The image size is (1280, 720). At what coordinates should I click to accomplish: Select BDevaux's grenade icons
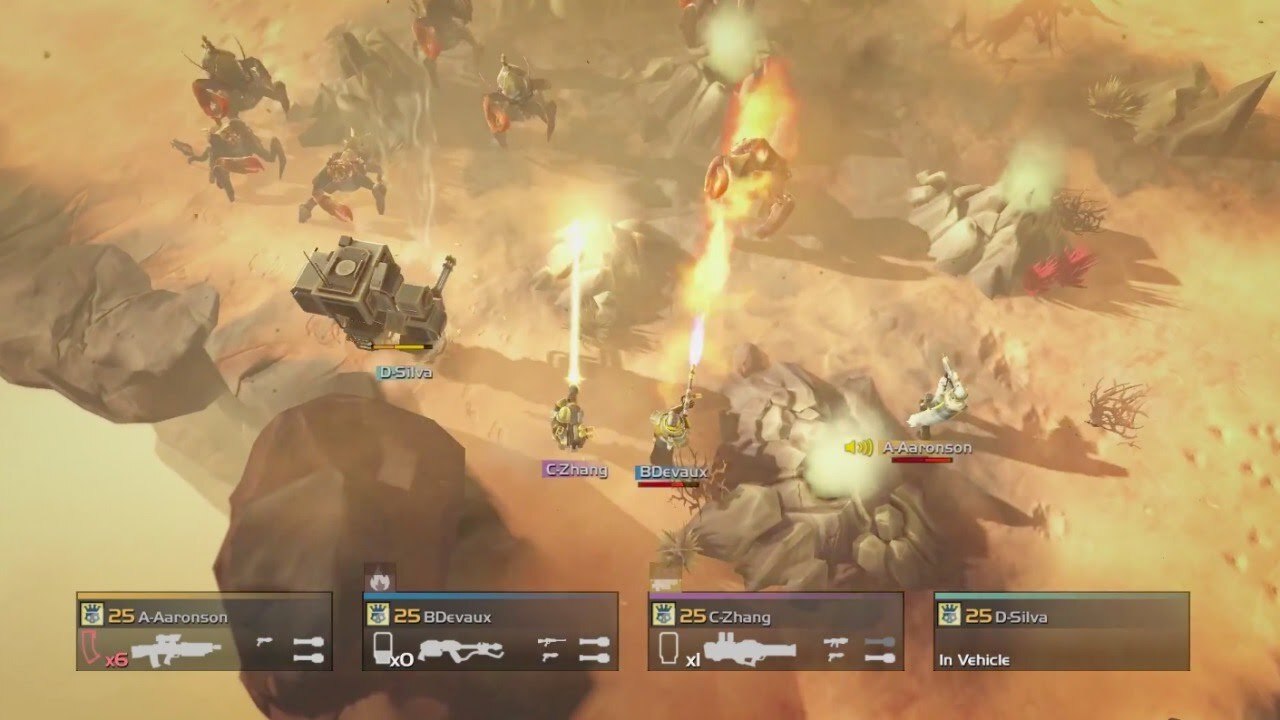[x=595, y=650]
